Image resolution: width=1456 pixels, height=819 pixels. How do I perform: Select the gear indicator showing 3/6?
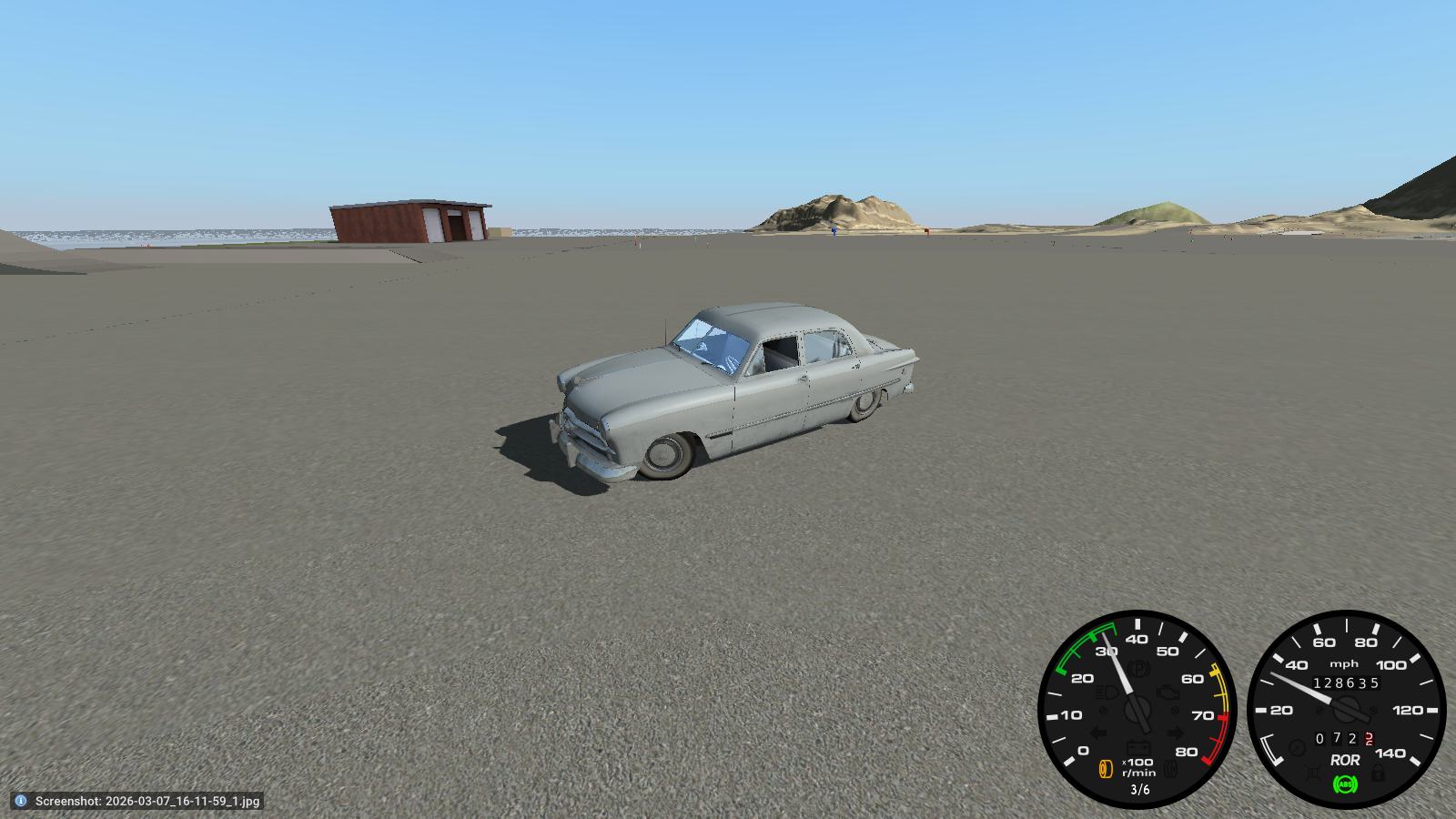coord(1141,789)
